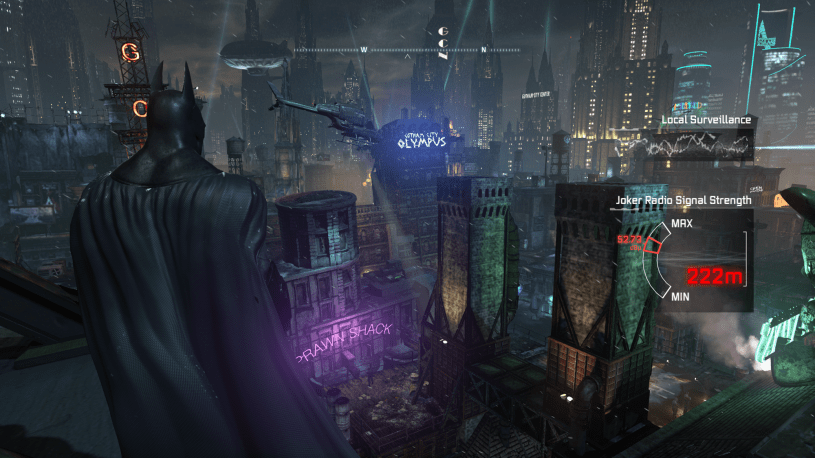This screenshot has width=815, height=458.
Task: Select the Local Surveillance waveform panel
Action: (690, 146)
